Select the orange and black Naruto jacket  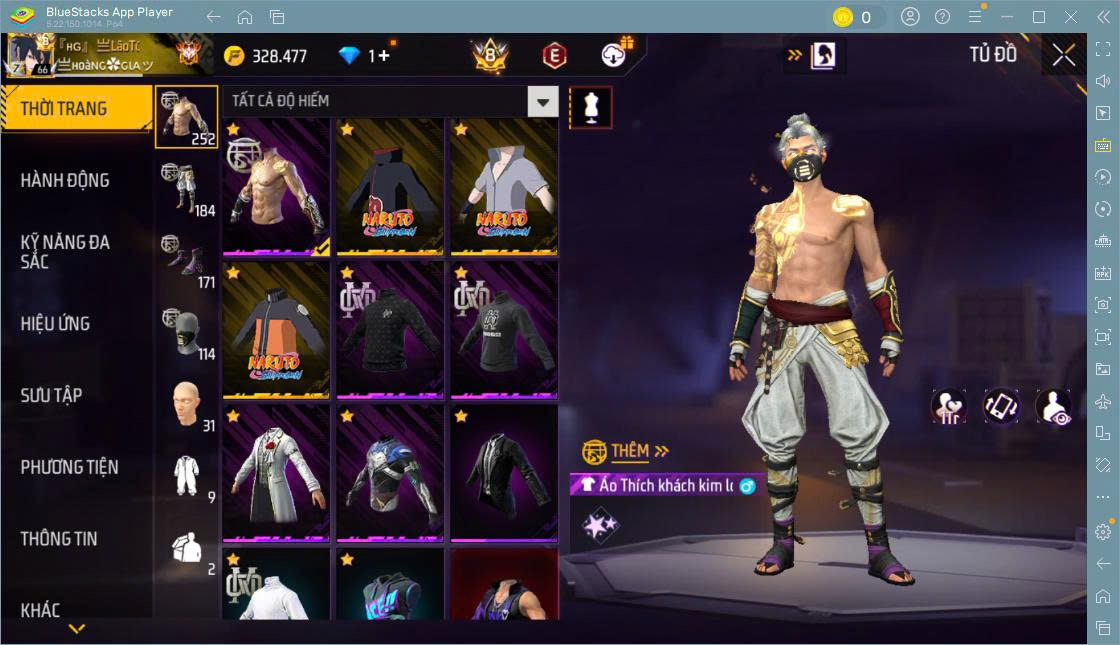276,329
